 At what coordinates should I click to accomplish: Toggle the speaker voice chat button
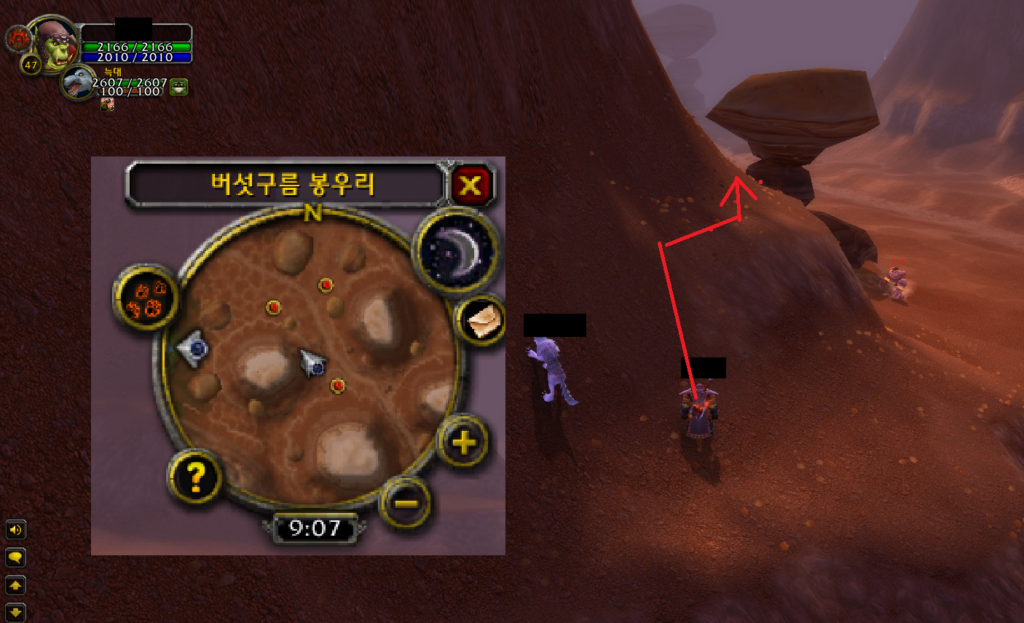pos(16,530)
